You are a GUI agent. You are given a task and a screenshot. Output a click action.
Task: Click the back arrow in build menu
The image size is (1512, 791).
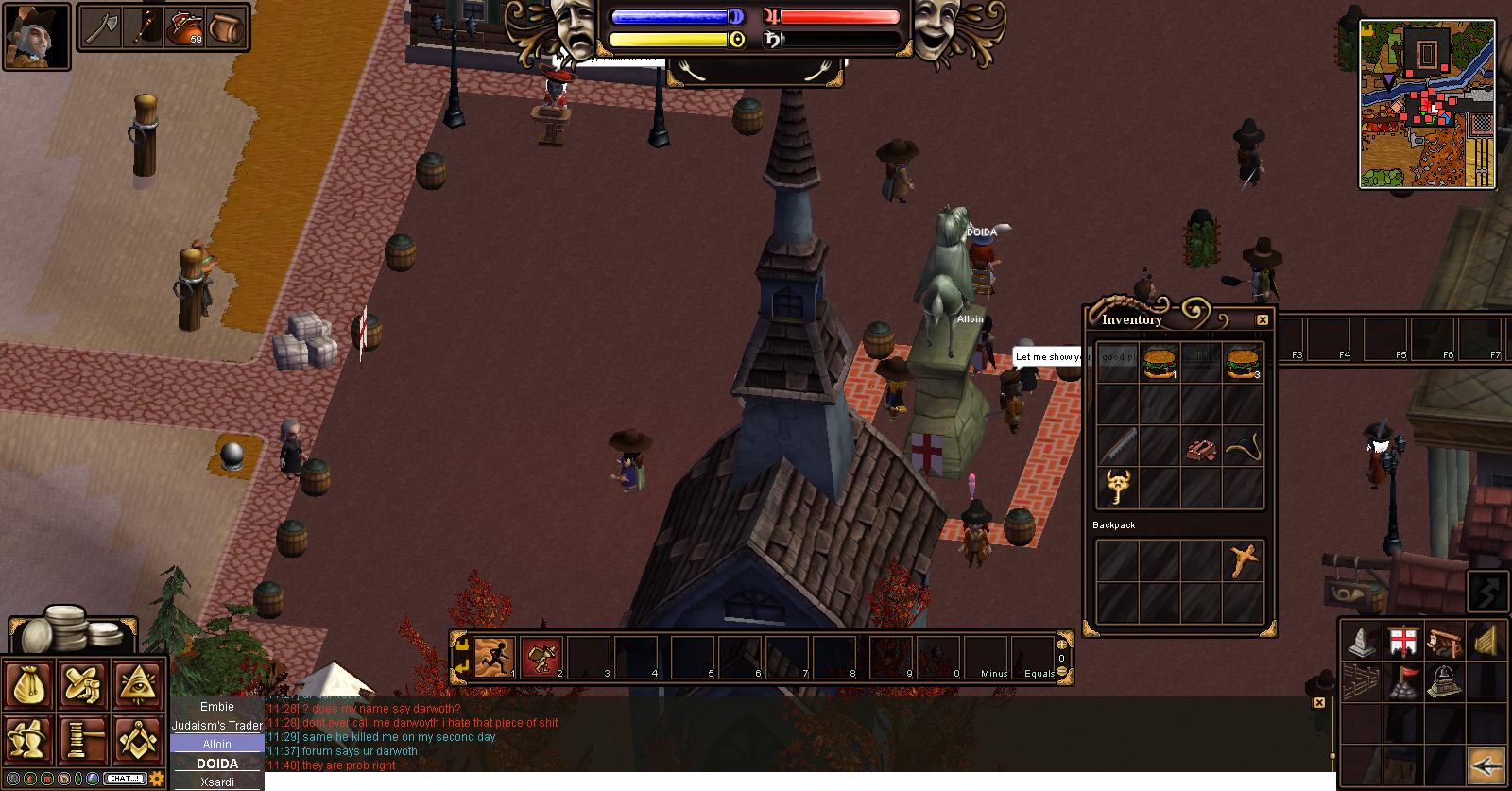(x=1486, y=765)
